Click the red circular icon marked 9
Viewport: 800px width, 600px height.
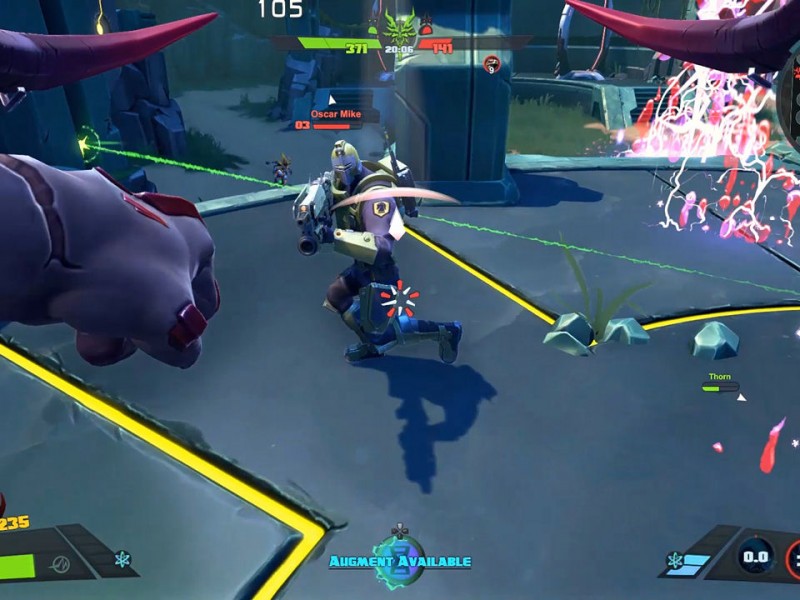pyautogui.click(x=491, y=64)
